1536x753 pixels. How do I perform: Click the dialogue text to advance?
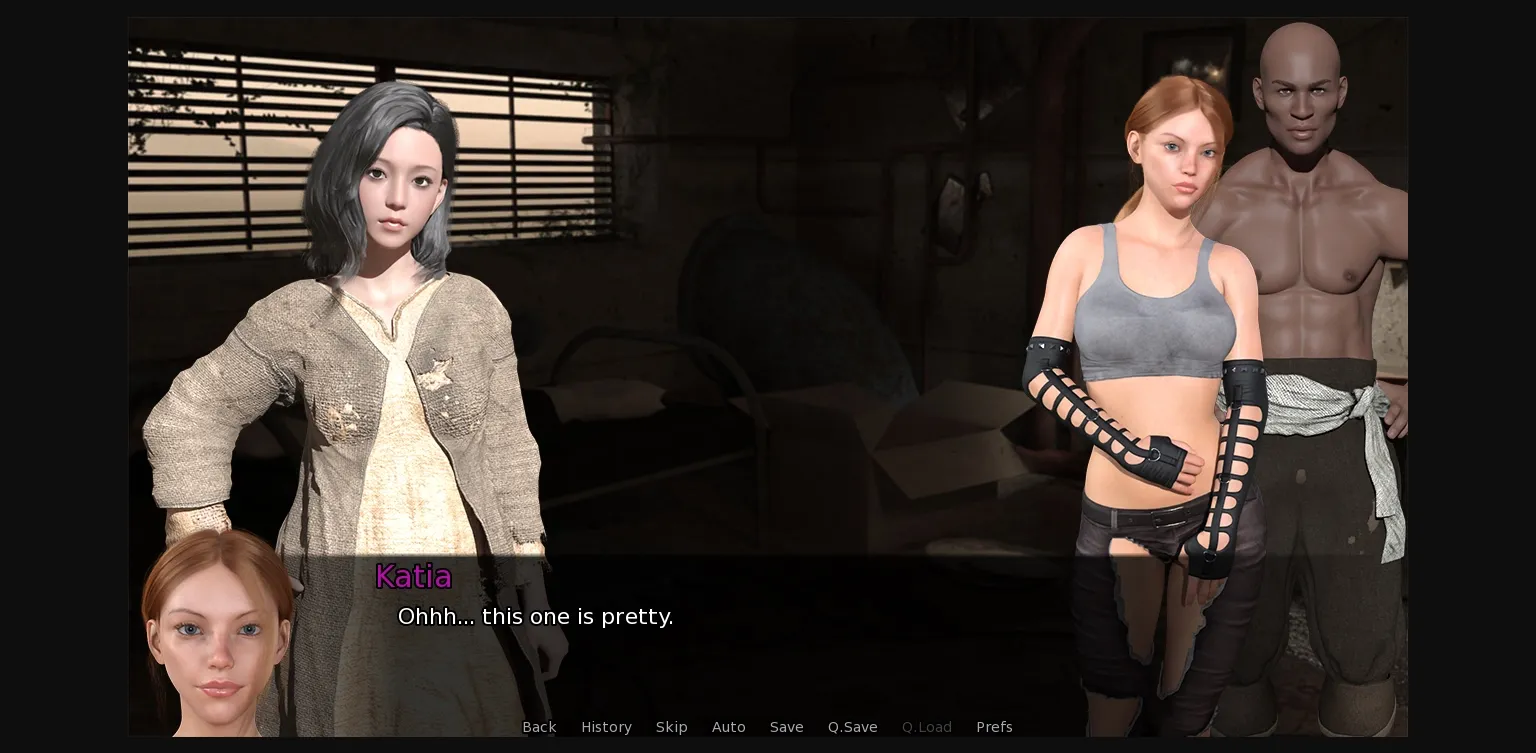coord(536,617)
